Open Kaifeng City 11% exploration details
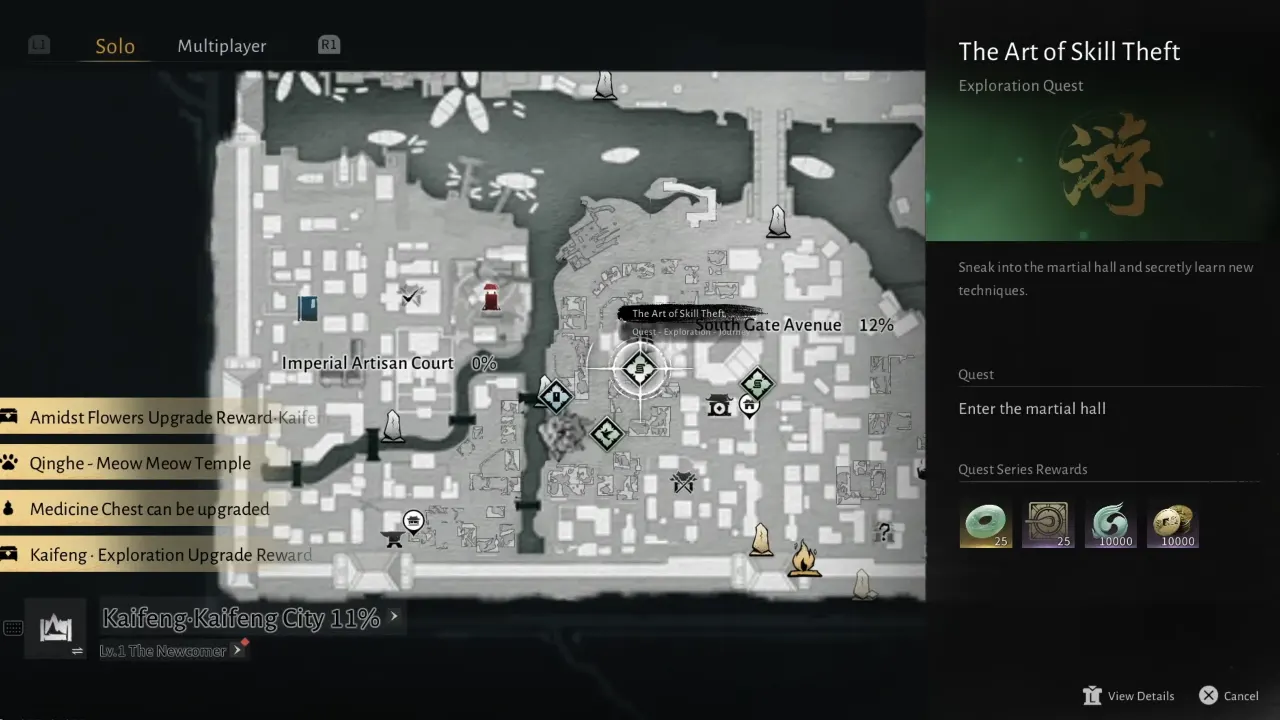This screenshot has height=720, width=1280. [241, 619]
